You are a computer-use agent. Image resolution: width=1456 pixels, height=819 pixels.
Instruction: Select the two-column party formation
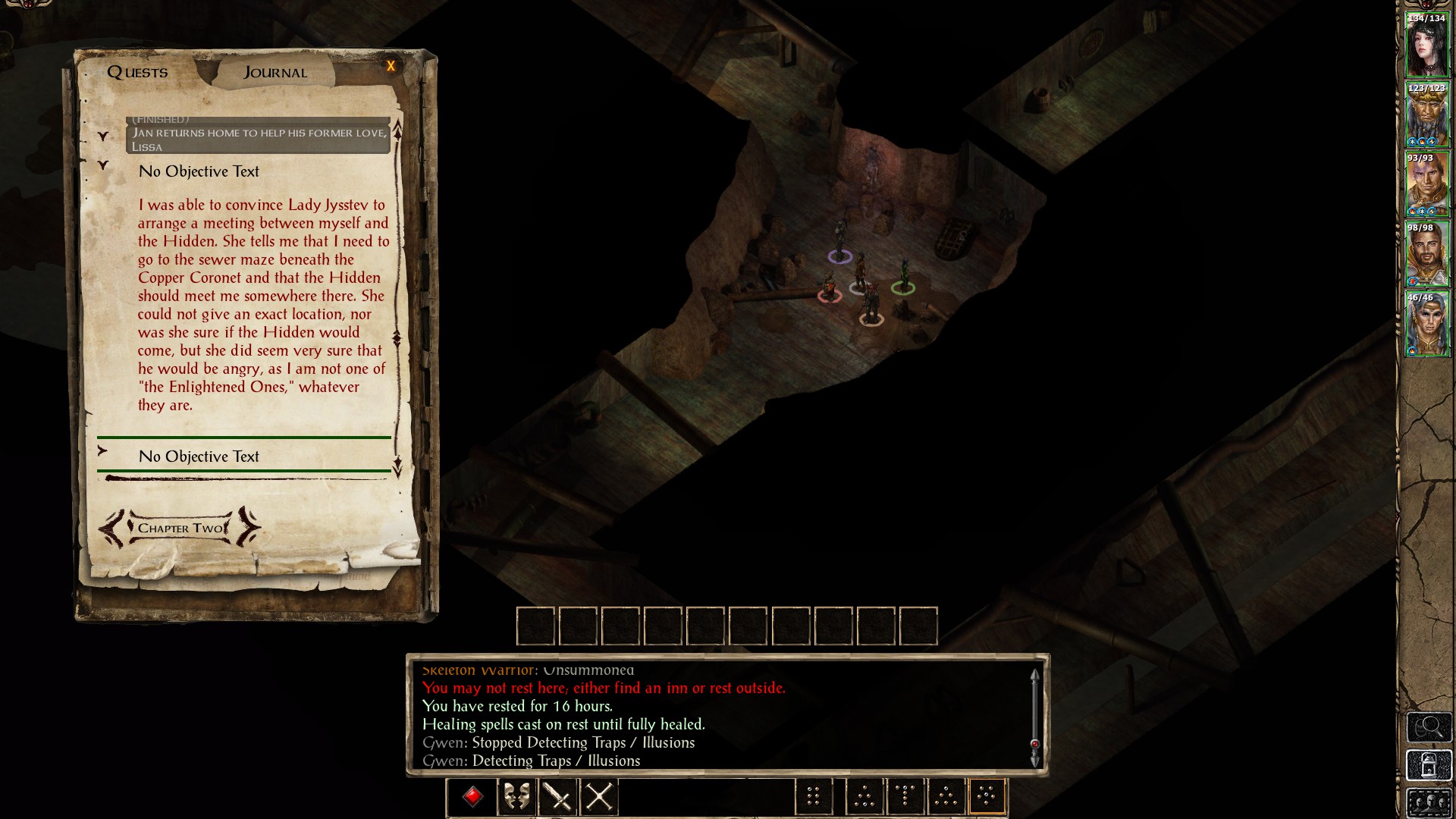[x=814, y=797]
